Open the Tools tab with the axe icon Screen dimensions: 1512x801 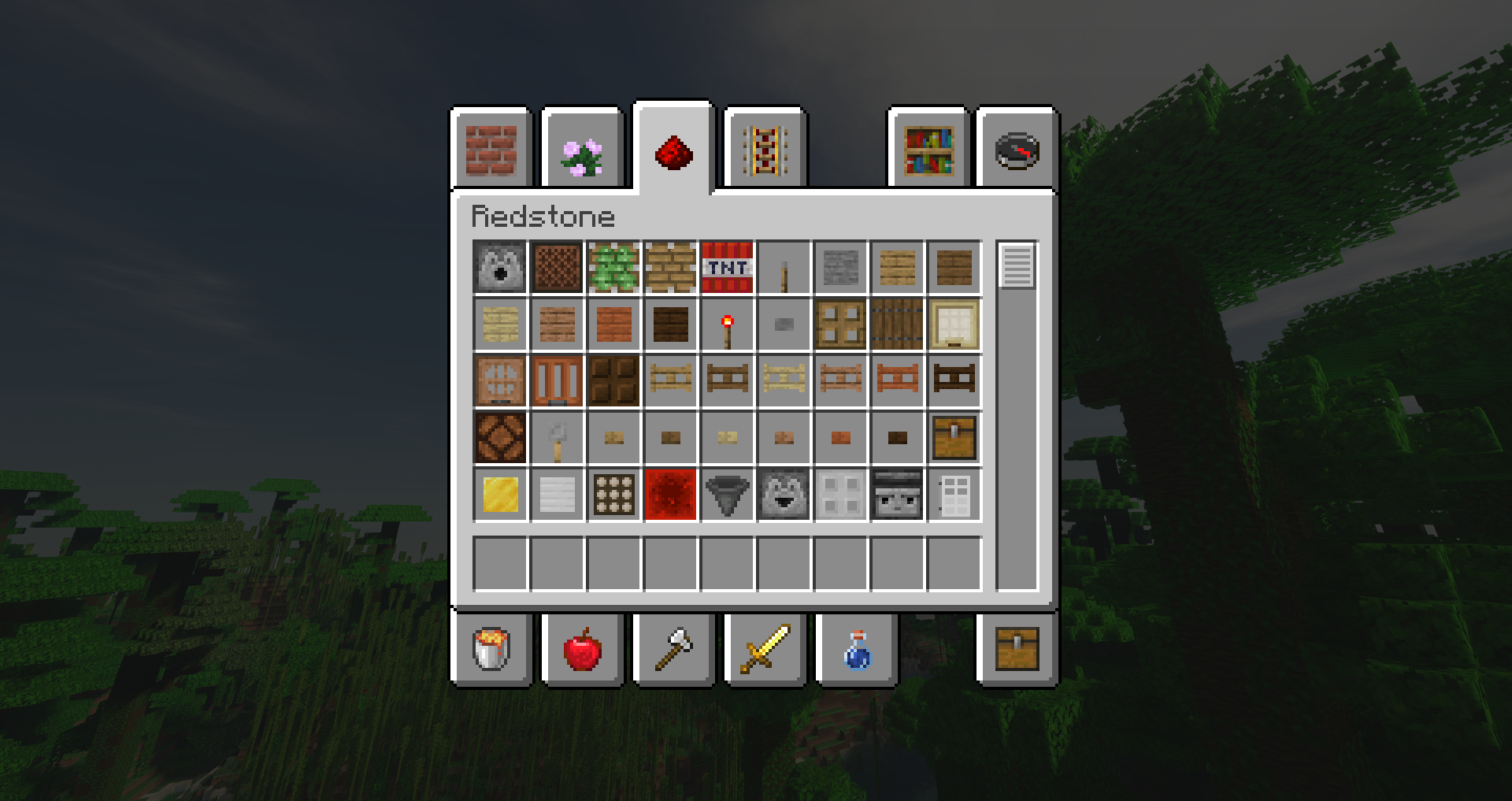[675, 651]
